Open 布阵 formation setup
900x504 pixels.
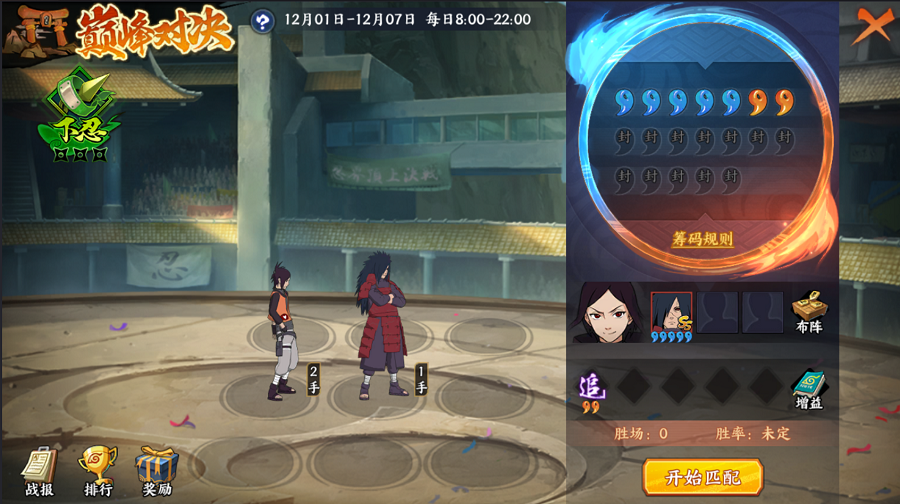(808, 311)
